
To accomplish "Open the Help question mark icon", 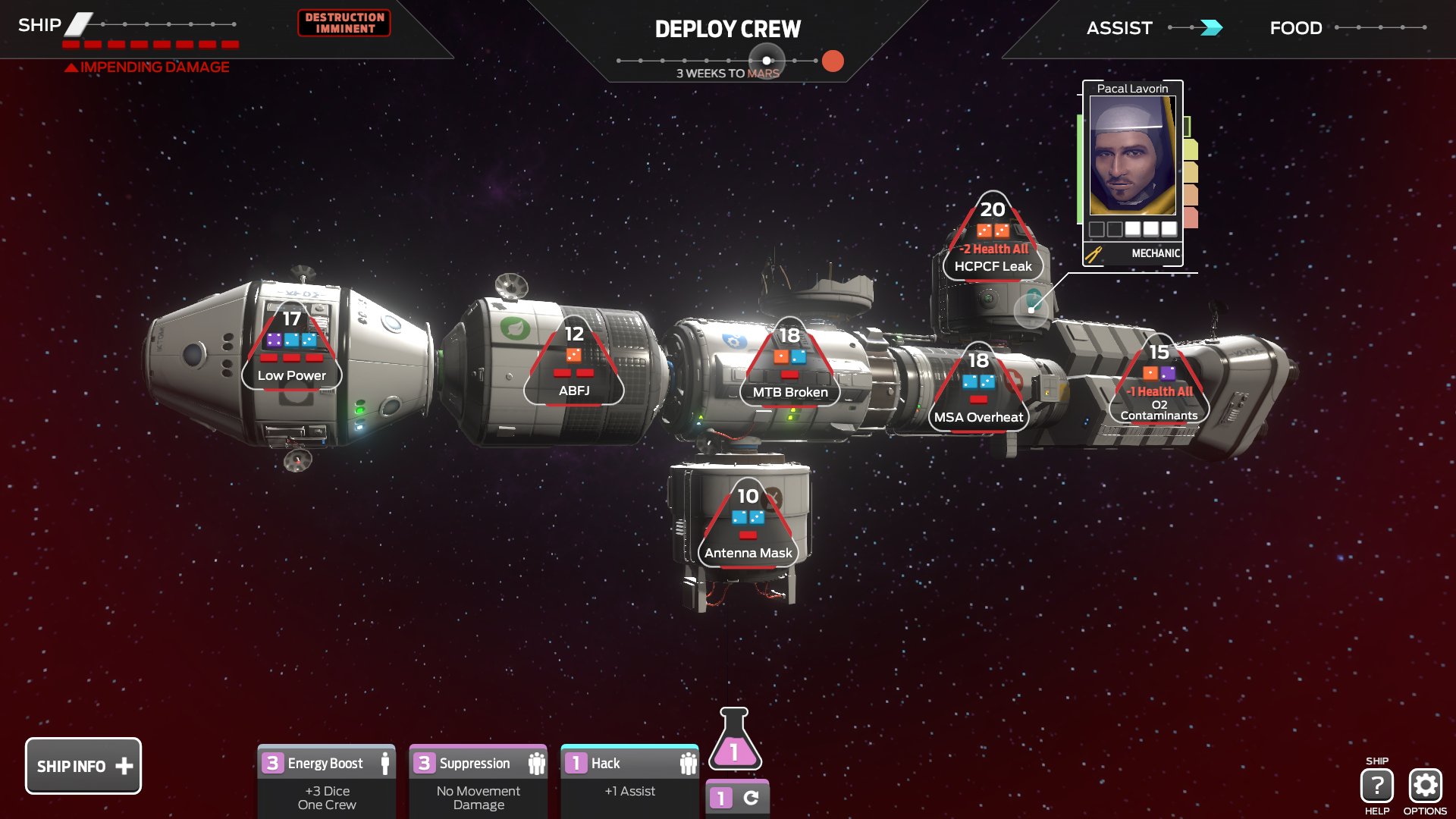I will click(1378, 783).
